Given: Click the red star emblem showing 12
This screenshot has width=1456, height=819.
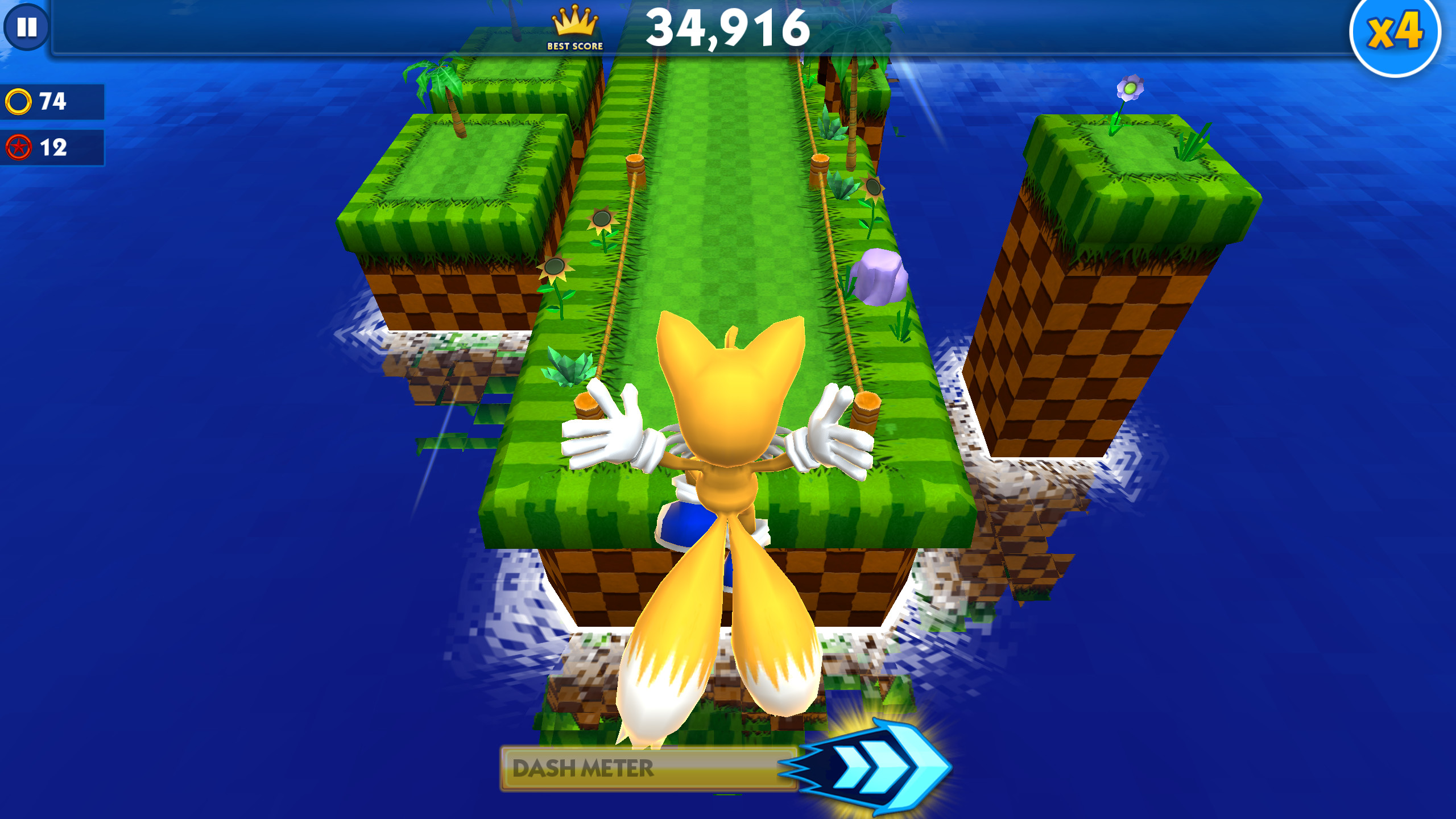Looking at the screenshot, I should (x=18, y=149).
